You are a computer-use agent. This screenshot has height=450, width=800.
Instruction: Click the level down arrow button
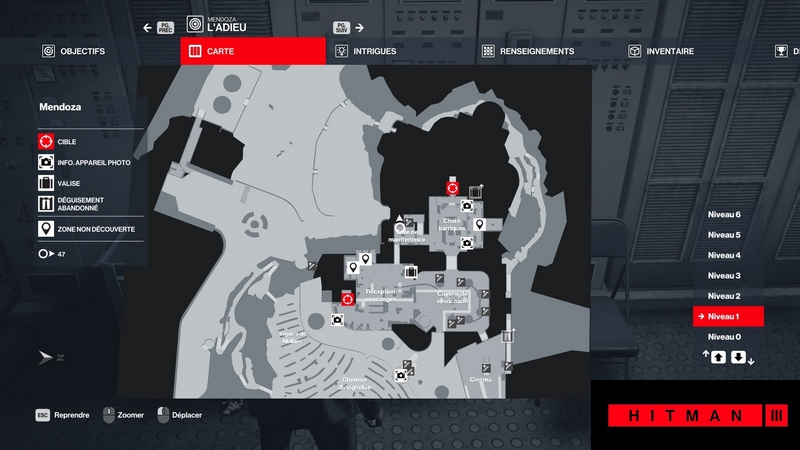coord(737,357)
